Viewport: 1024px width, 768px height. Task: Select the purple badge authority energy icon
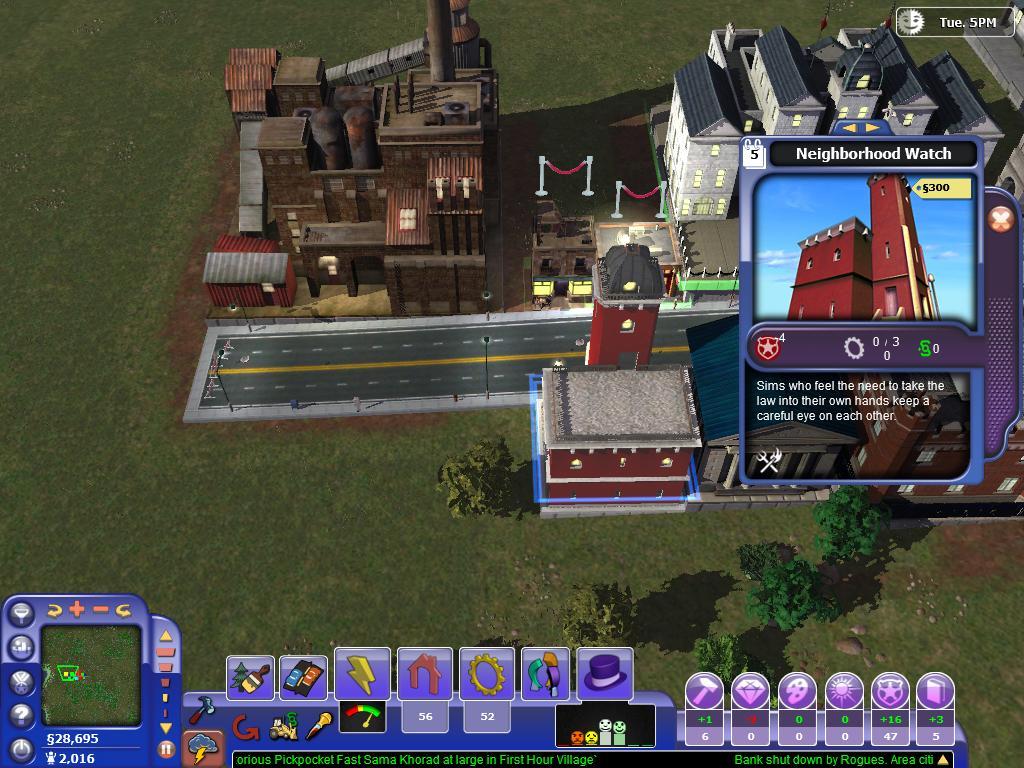[890, 692]
